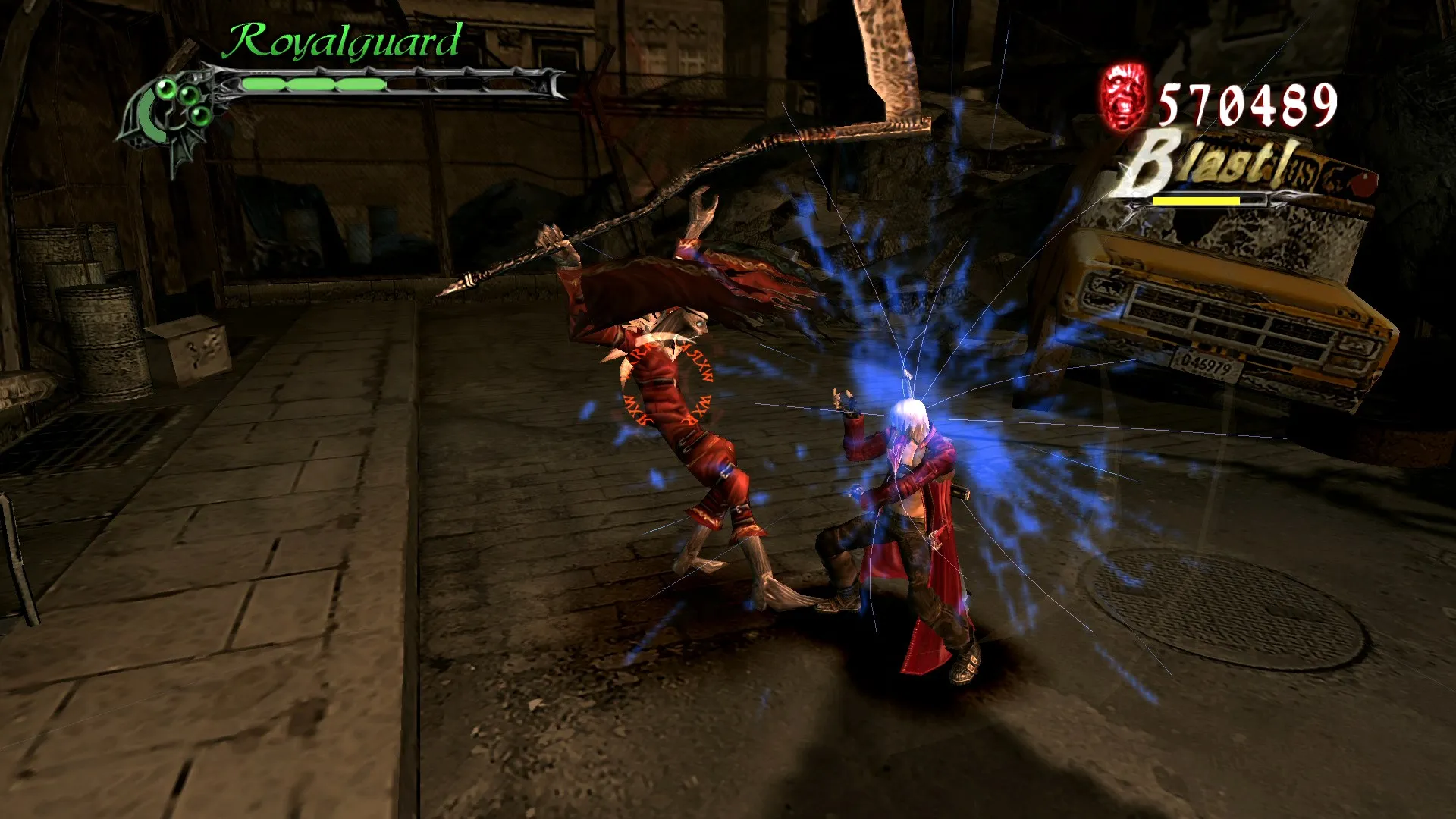The height and width of the screenshot is (819, 1456).
Task: Toggle the first green health bar segment
Action: (262, 83)
